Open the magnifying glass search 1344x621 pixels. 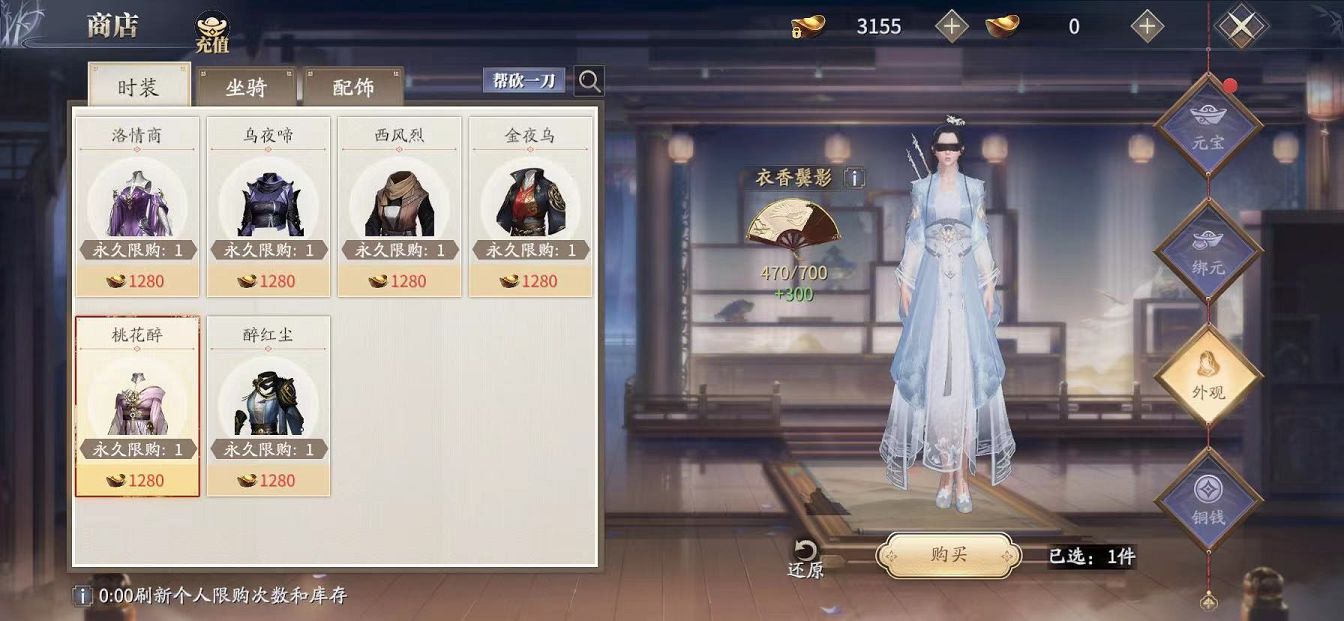[589, 81]
